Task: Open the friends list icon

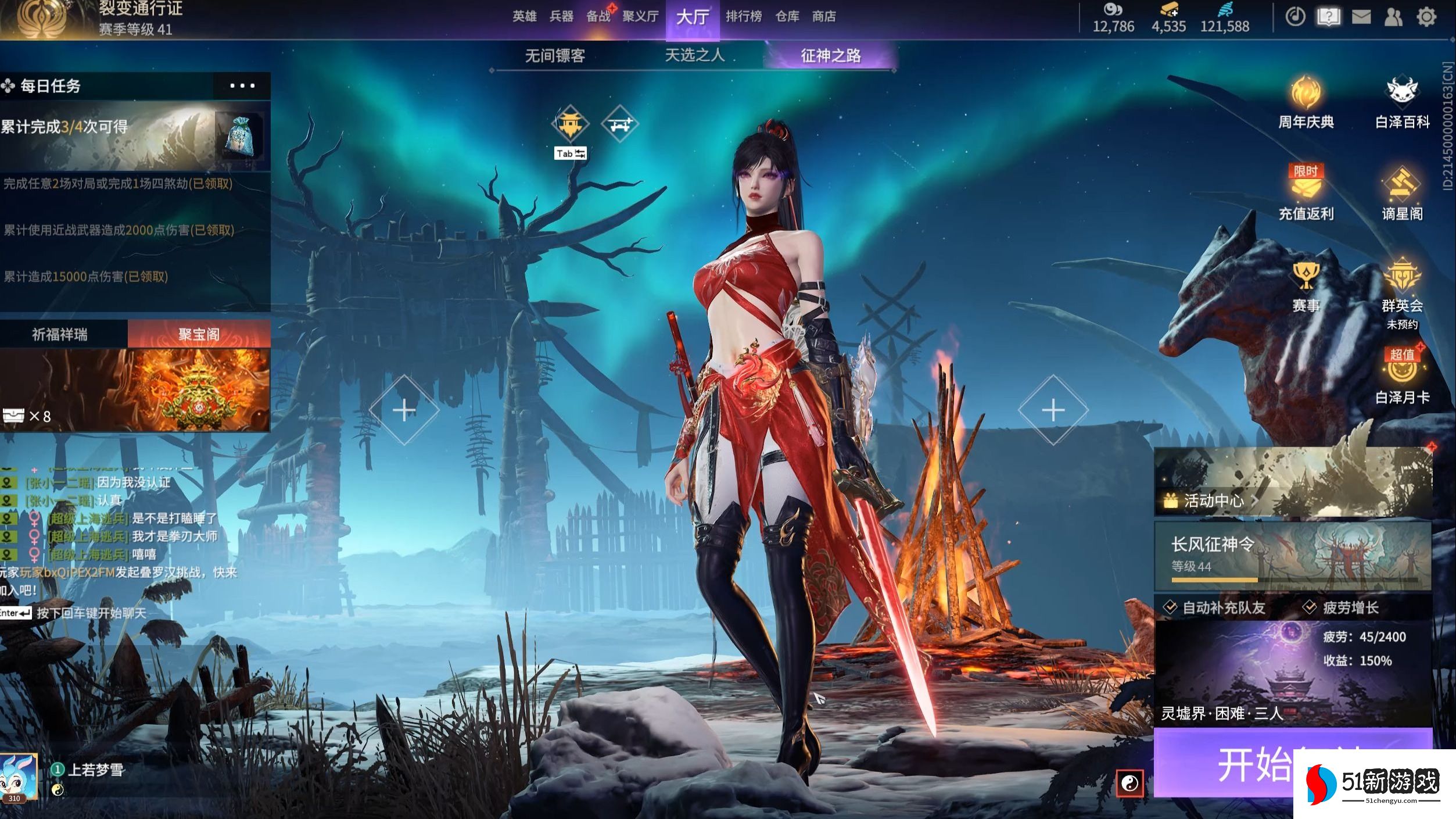Action: click(x=1393, y=17)
